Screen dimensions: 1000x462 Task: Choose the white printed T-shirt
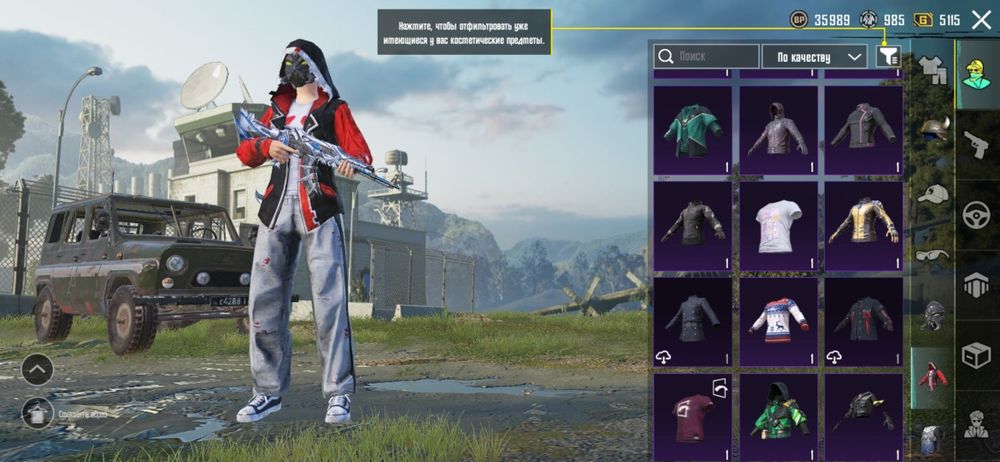tap(778, 224)
